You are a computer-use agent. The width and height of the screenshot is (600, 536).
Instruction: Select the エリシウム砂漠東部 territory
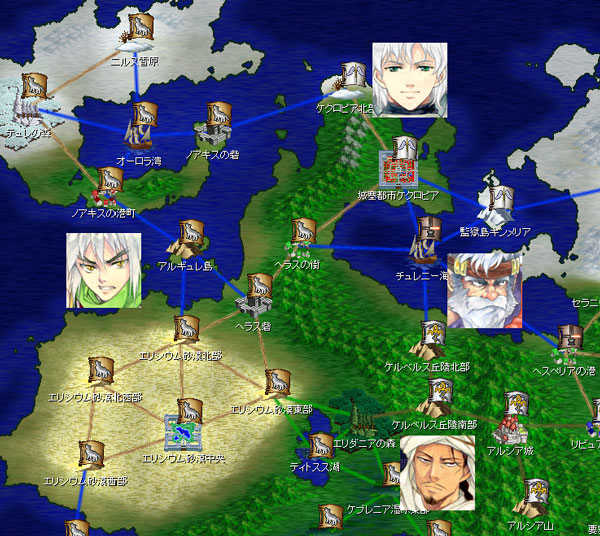(277, 383)
